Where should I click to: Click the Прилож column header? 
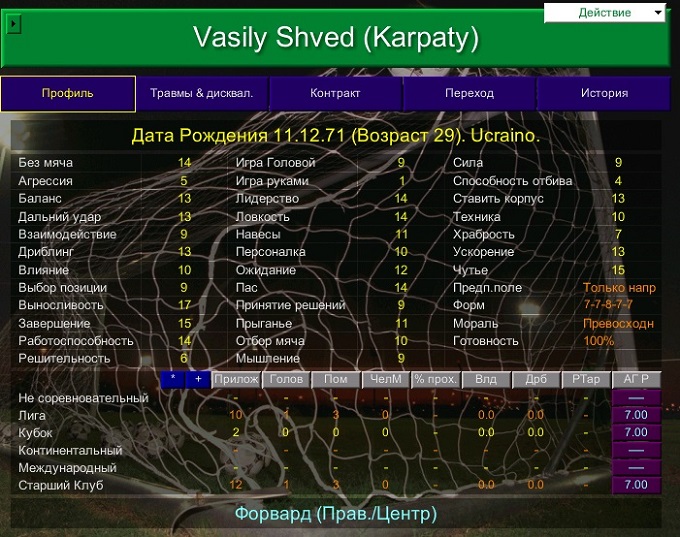236,380
